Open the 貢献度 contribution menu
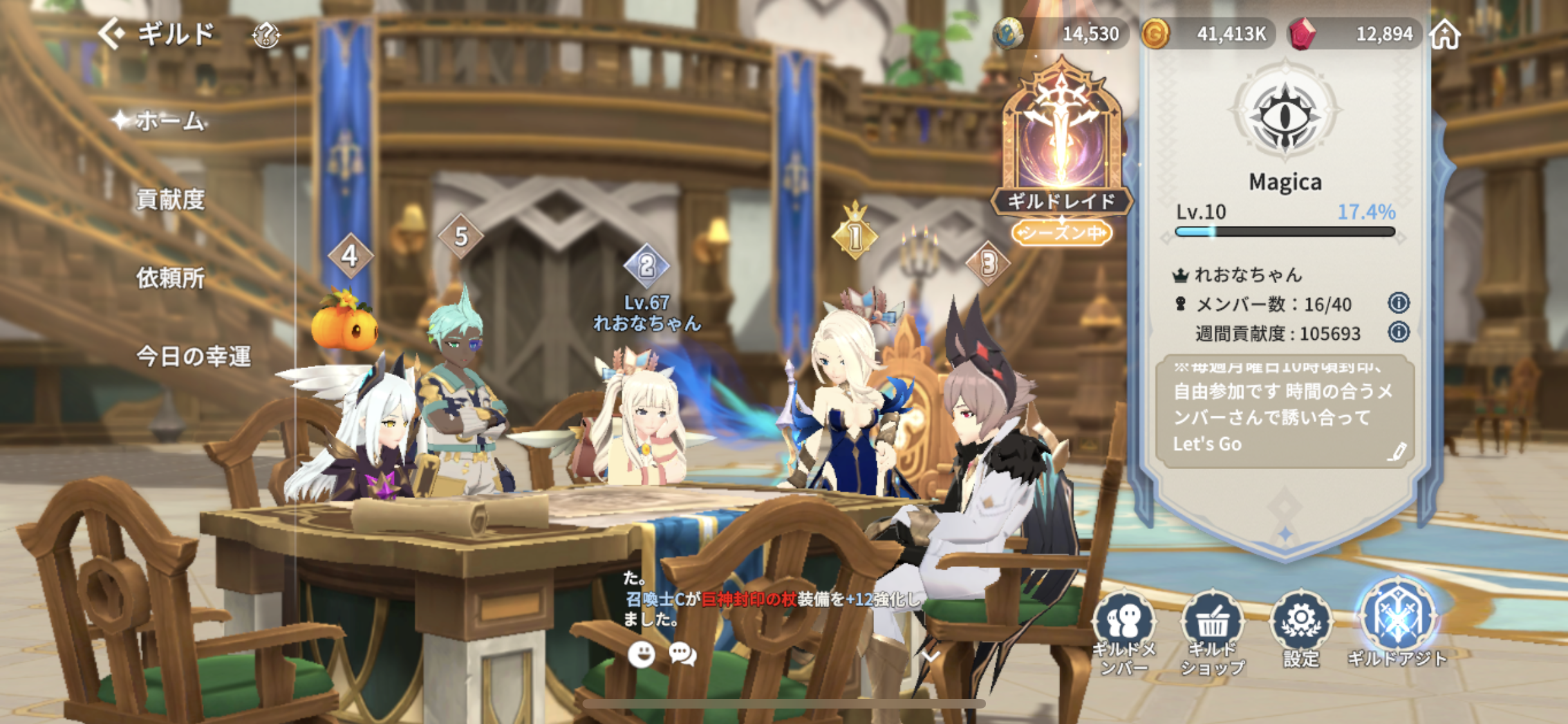 pyautogui.click(x=171, y=200)
